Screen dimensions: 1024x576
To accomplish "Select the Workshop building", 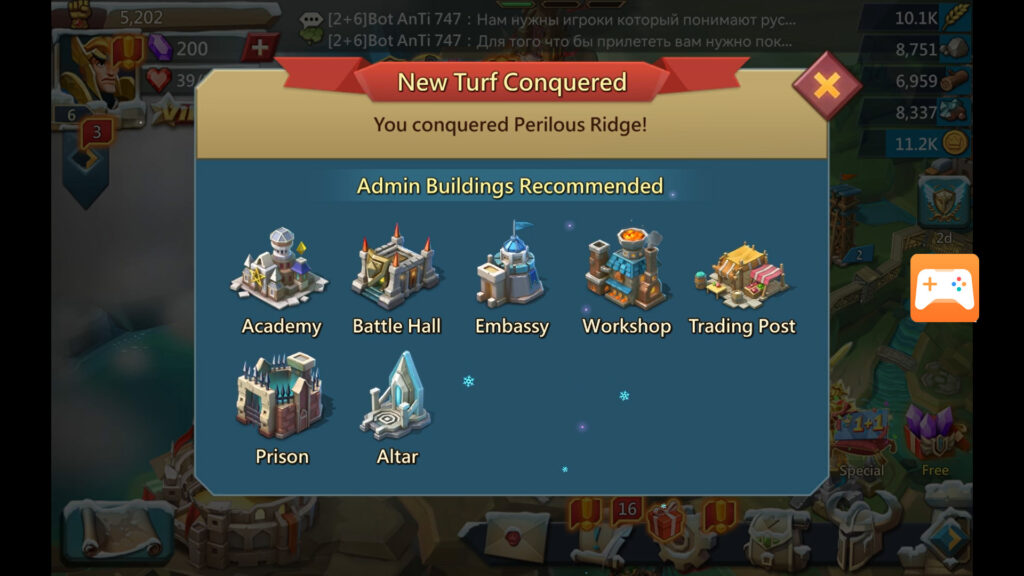I will 626,278.
